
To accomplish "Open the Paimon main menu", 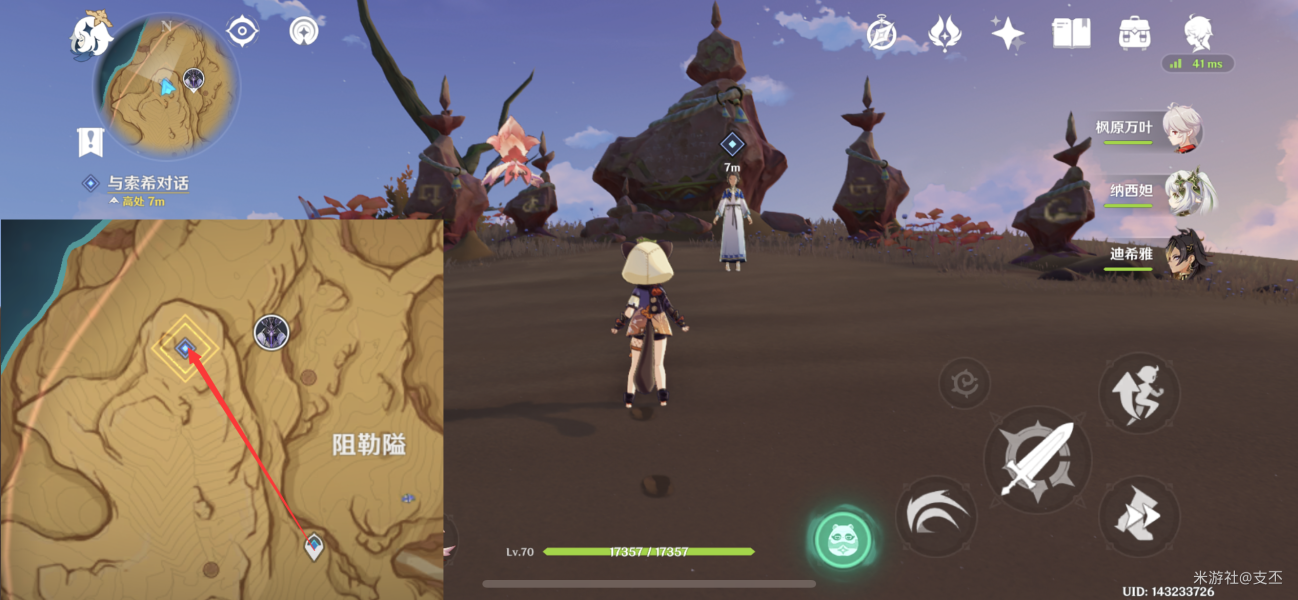I will (x=88, y=37).
